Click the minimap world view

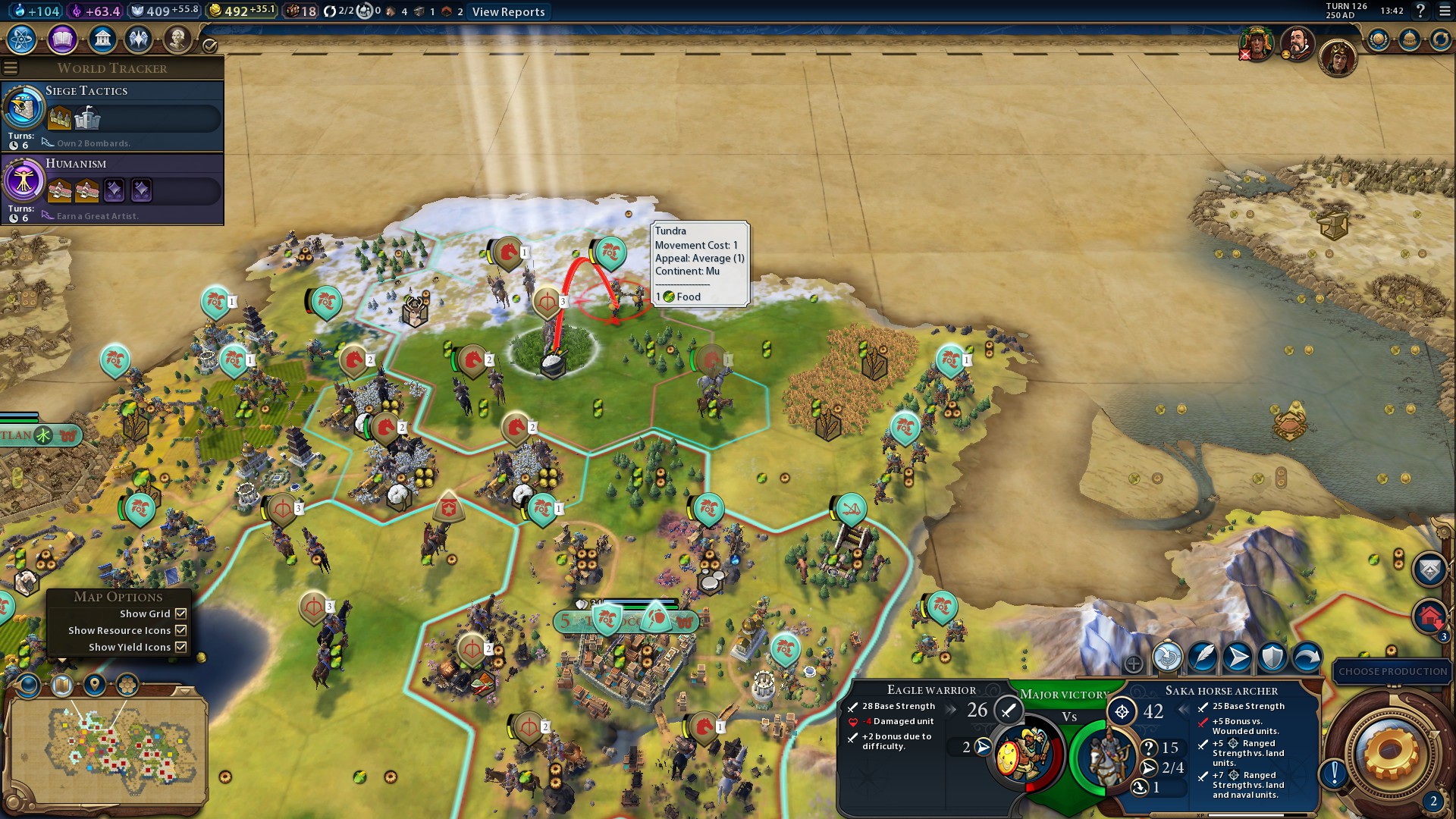[x=106, y=747]
